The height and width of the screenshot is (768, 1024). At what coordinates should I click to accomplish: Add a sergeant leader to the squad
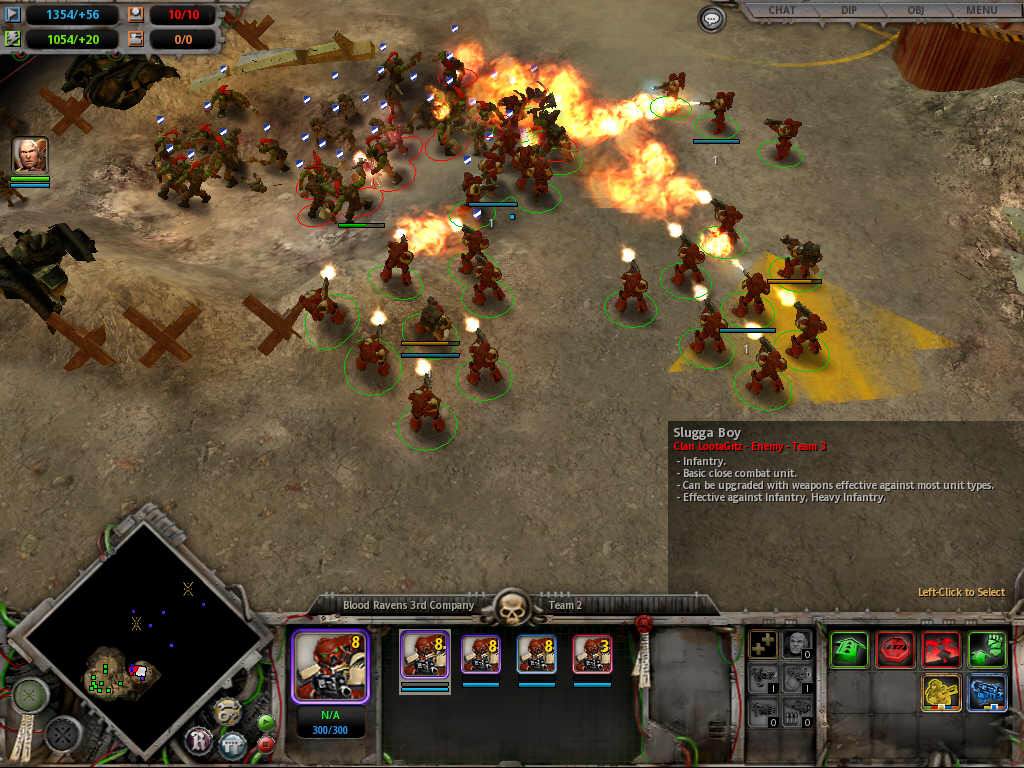797,645
